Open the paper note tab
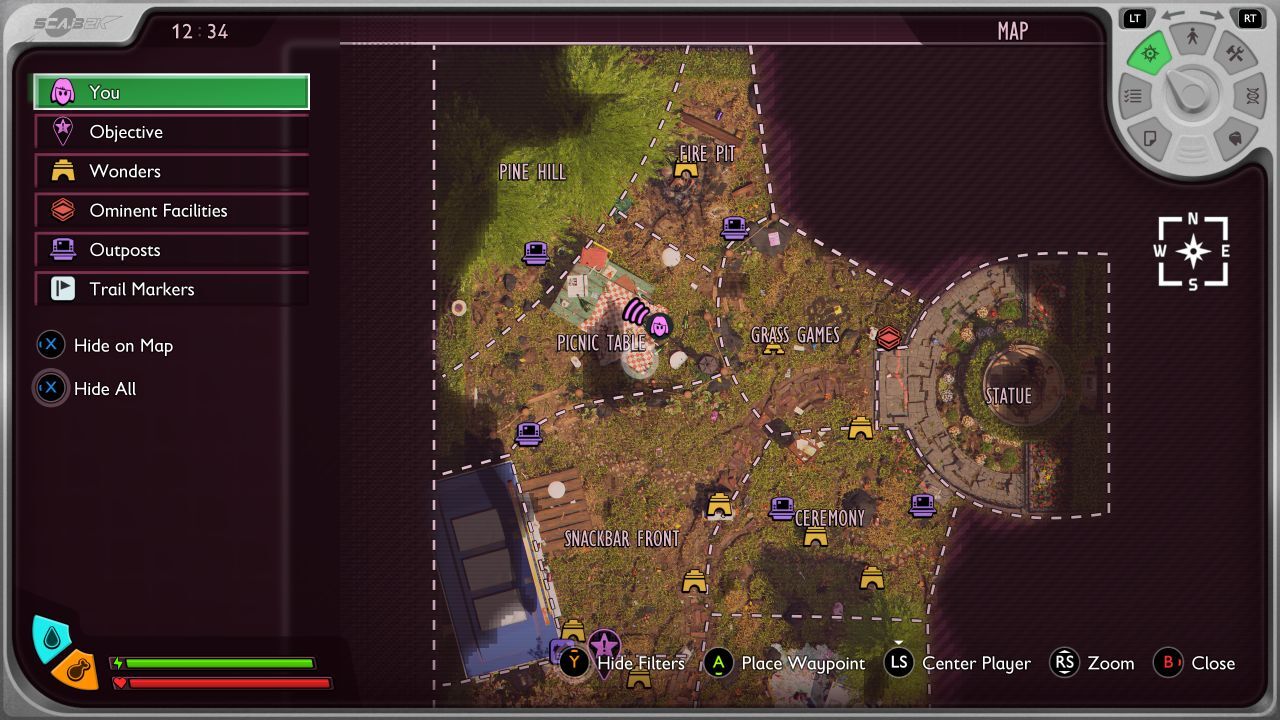The image size is (1280, 720). point(1150,139)
